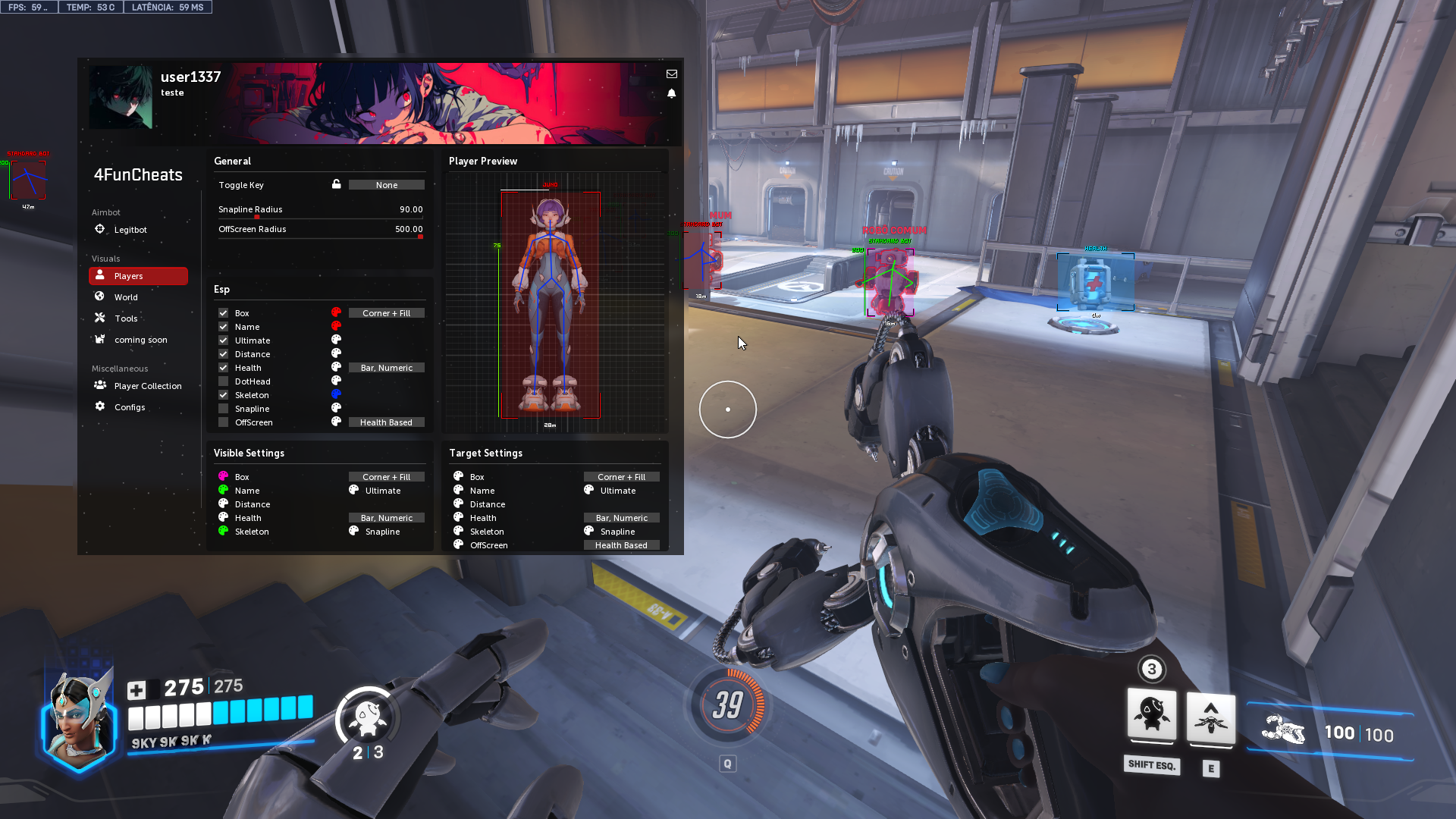Toggle the DotHead checkbox in Esp
Image resolution: width=1456 pixels, height=819 pixels.
click(x=224, y=381)
